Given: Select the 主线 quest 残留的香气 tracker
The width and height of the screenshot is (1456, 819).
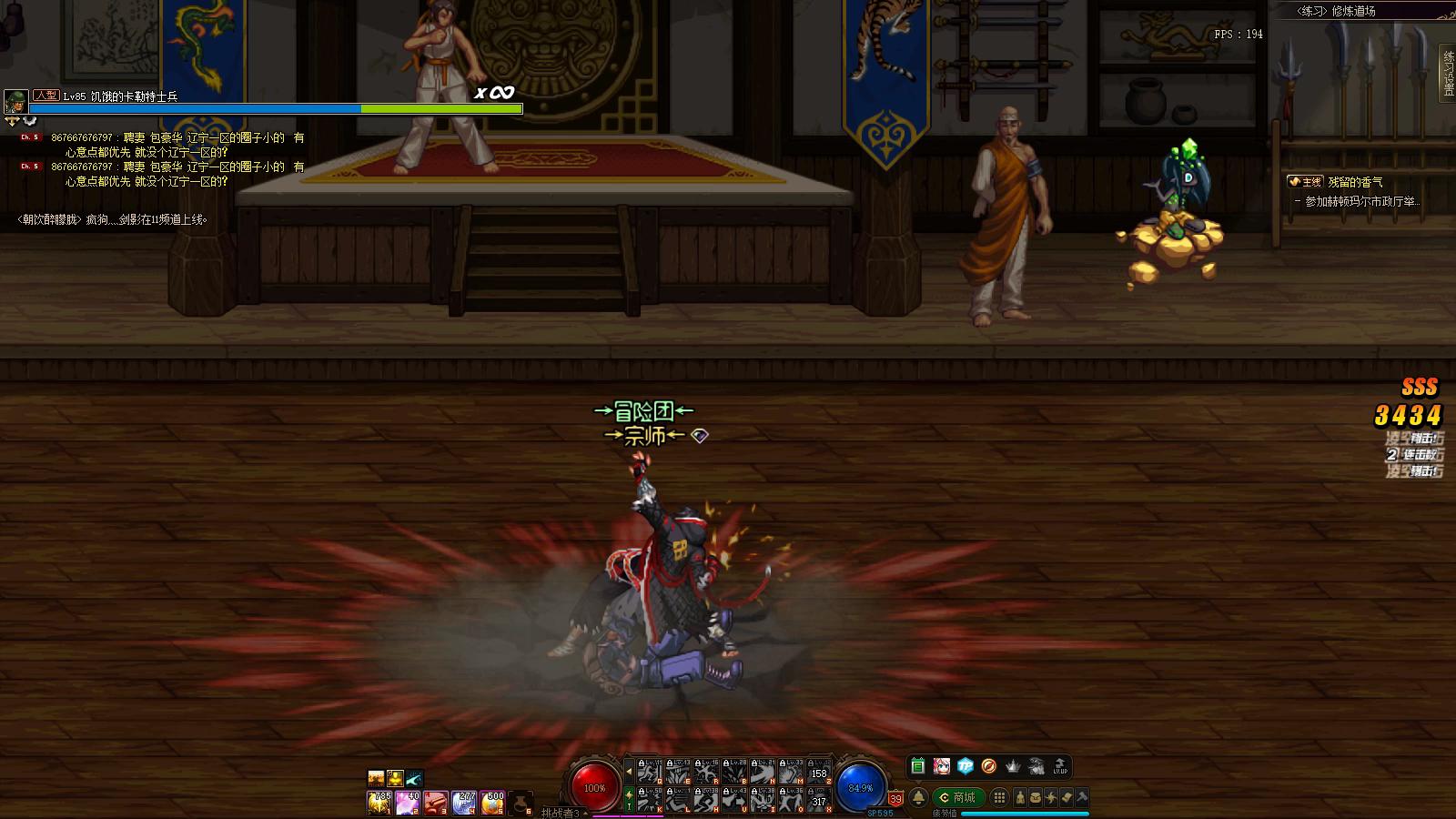Looking at the screenshot, I should (1353, 182).
